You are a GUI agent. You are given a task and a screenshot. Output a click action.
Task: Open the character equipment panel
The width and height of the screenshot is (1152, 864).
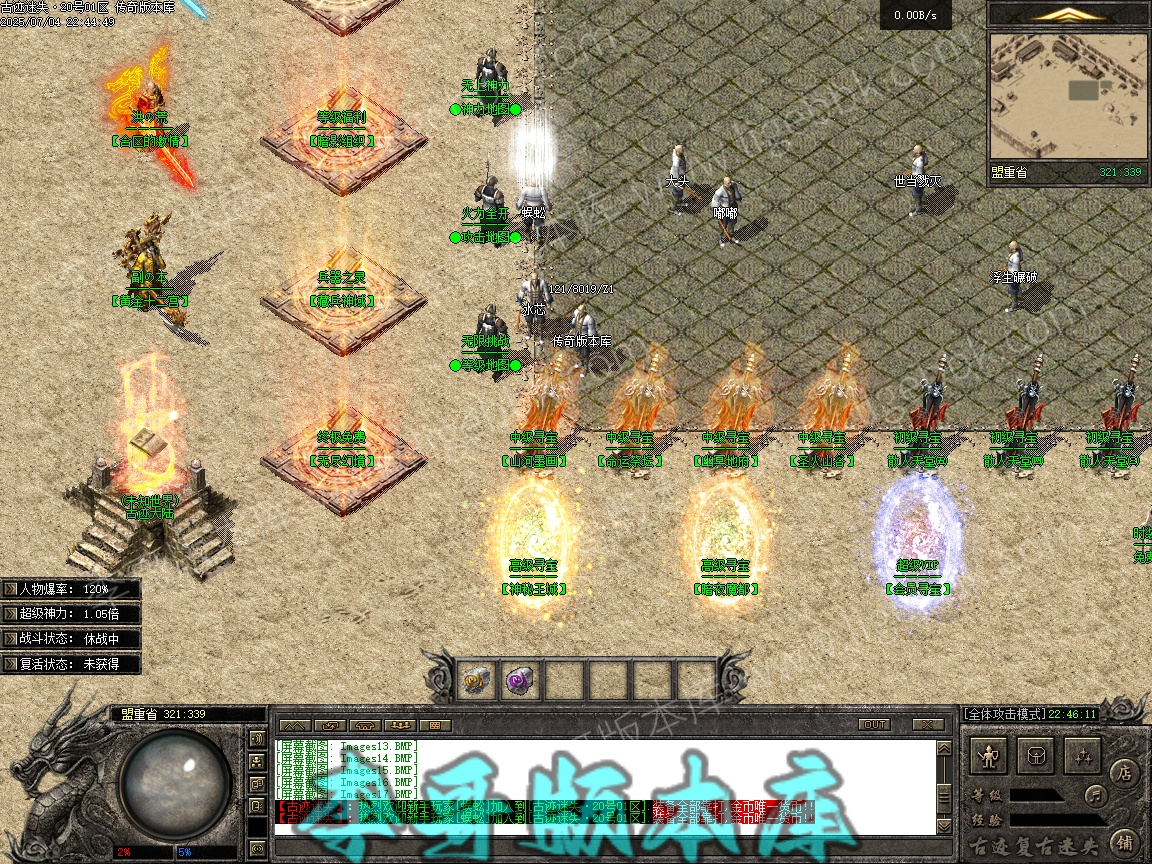coord(990,757)
